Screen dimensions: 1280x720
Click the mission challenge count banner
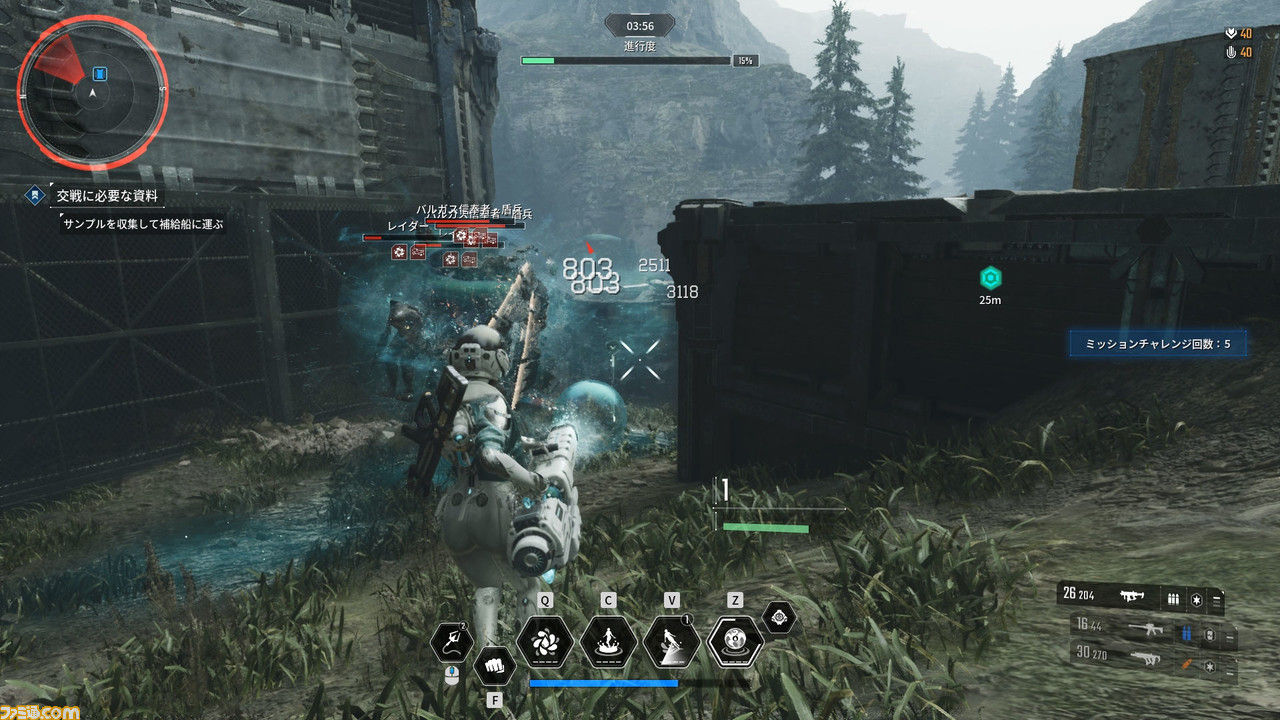tap(1157, 344)
